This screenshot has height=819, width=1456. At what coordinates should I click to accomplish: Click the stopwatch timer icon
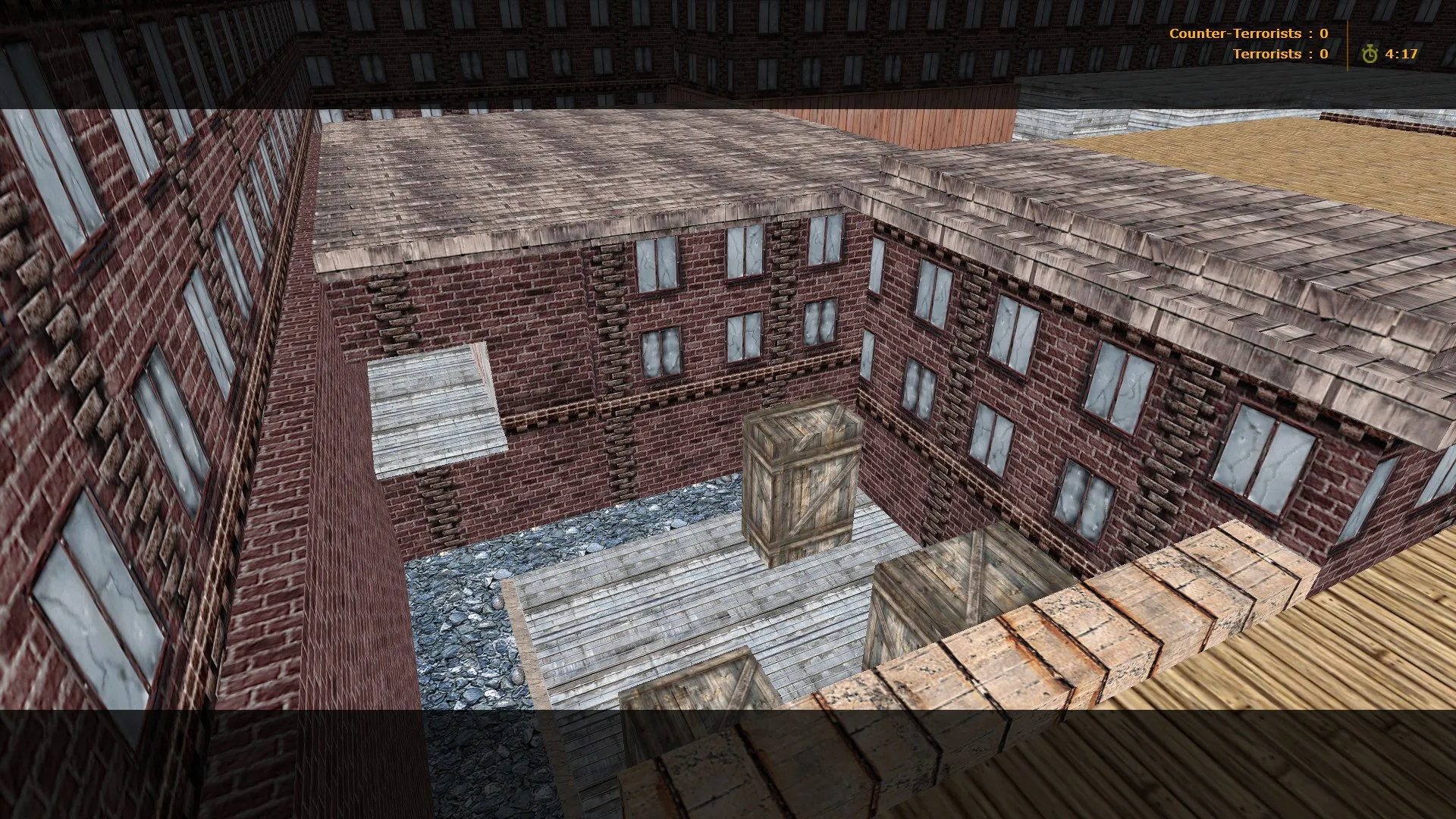click(x=1370, y=54)
